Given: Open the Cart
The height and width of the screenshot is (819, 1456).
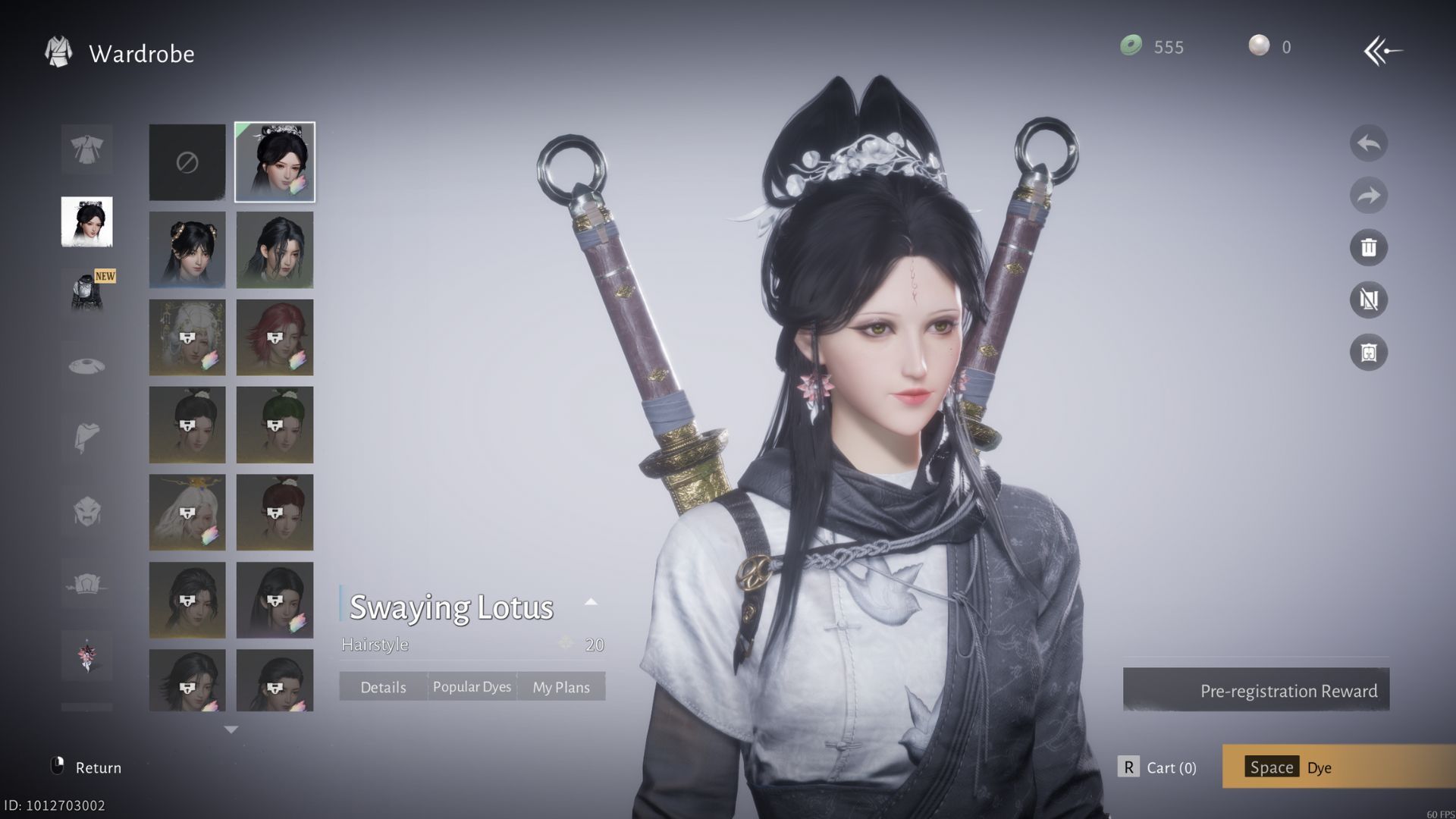Looking at the screenshot, I should (x=1158, y=767).
